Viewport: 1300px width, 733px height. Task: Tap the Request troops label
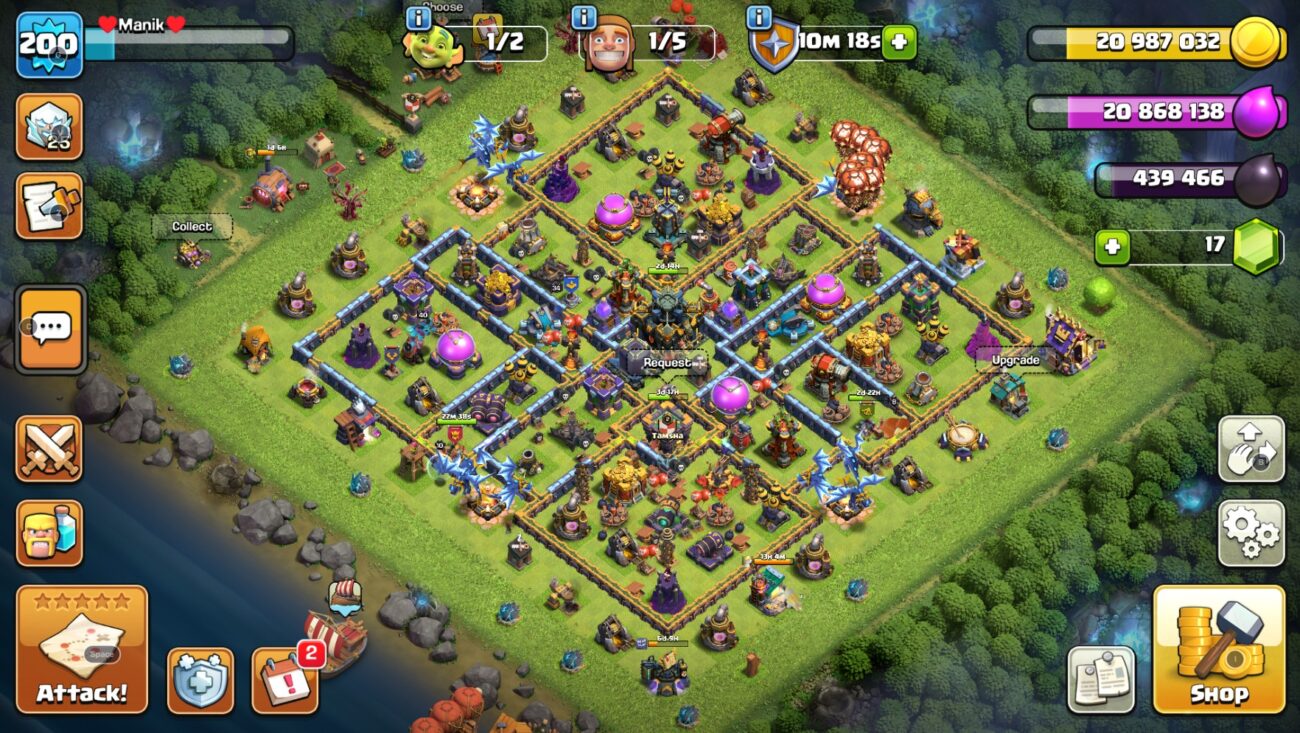pos(666,363)
